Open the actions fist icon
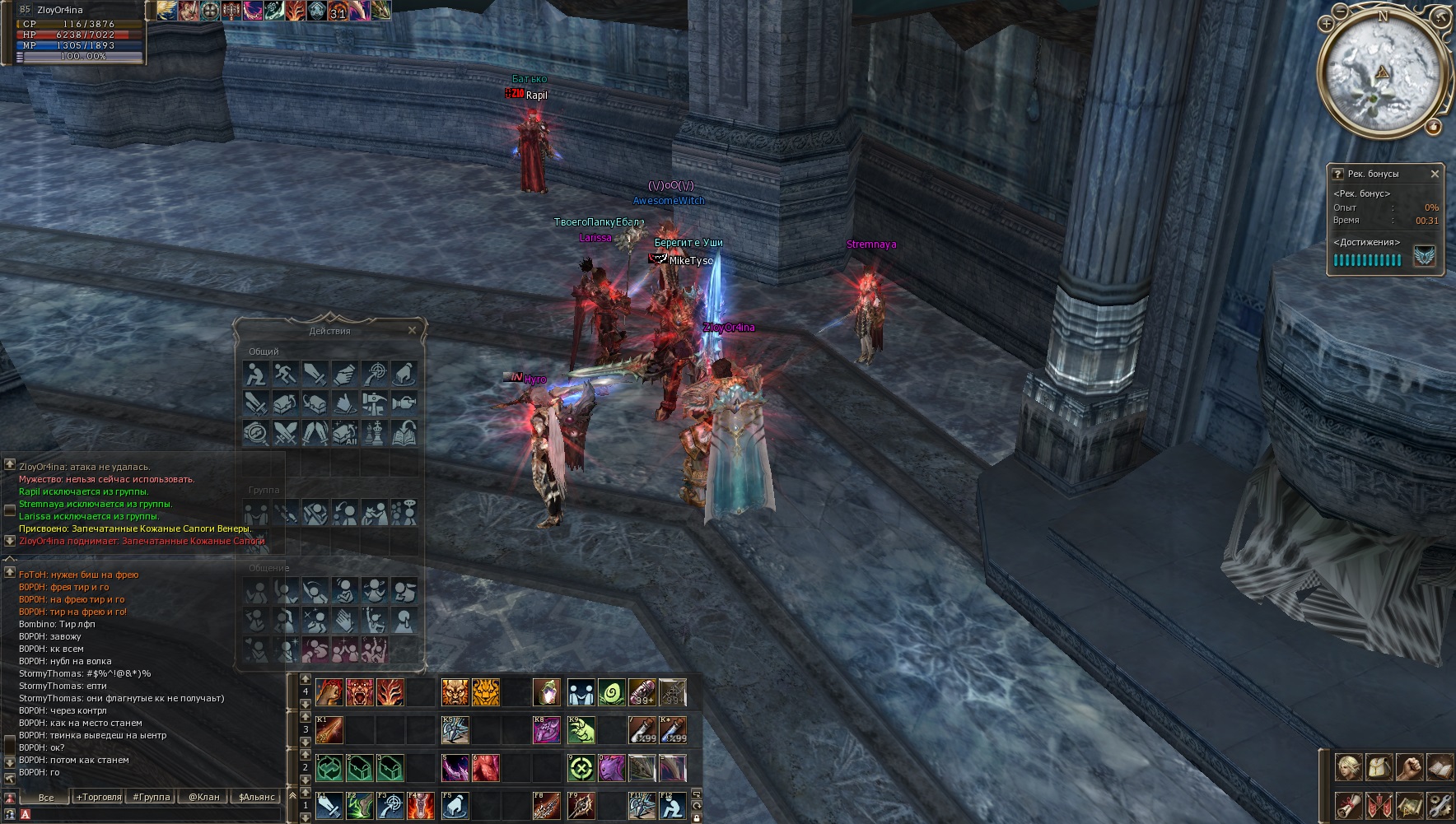This screenshot has width=1456, height=824. click(x=1409, y=767)
